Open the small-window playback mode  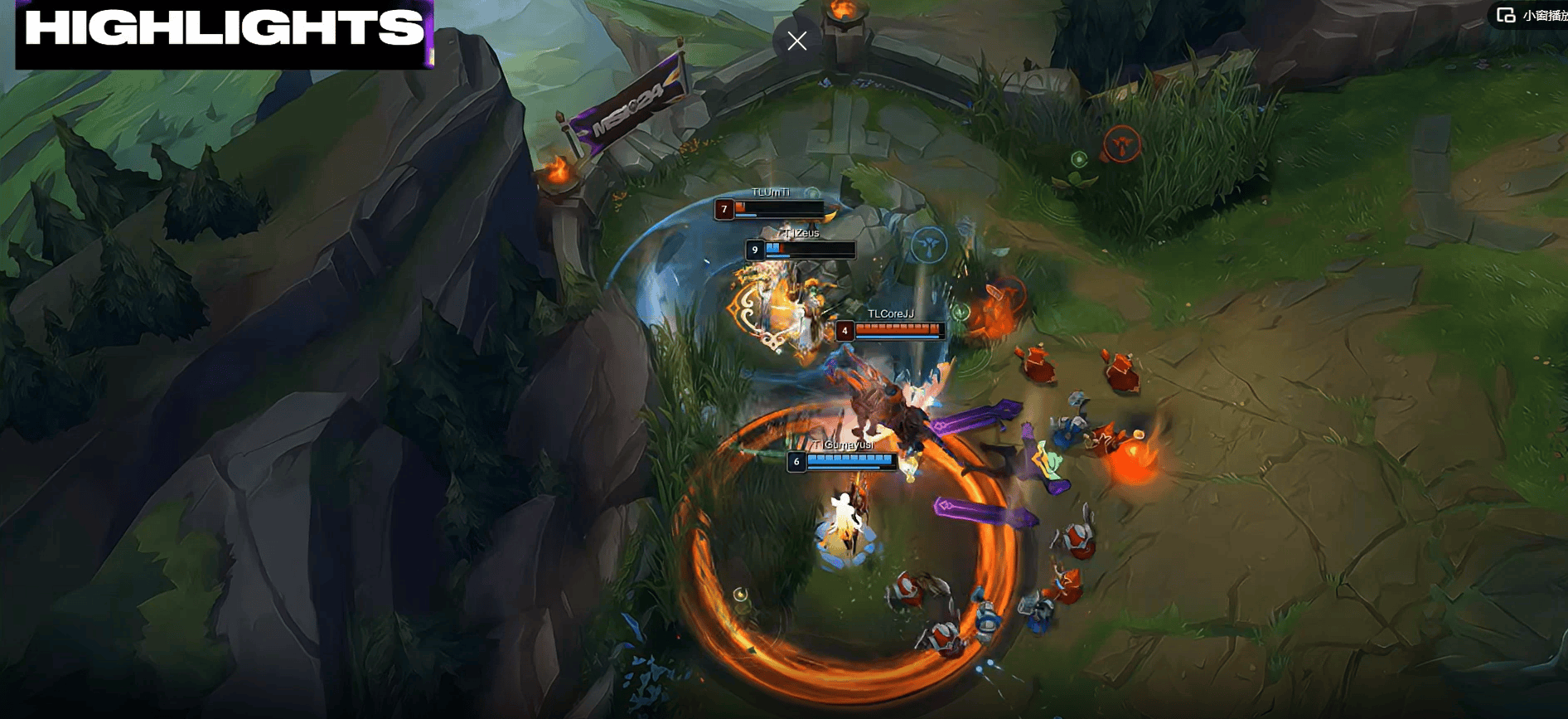click(1531, 15)
